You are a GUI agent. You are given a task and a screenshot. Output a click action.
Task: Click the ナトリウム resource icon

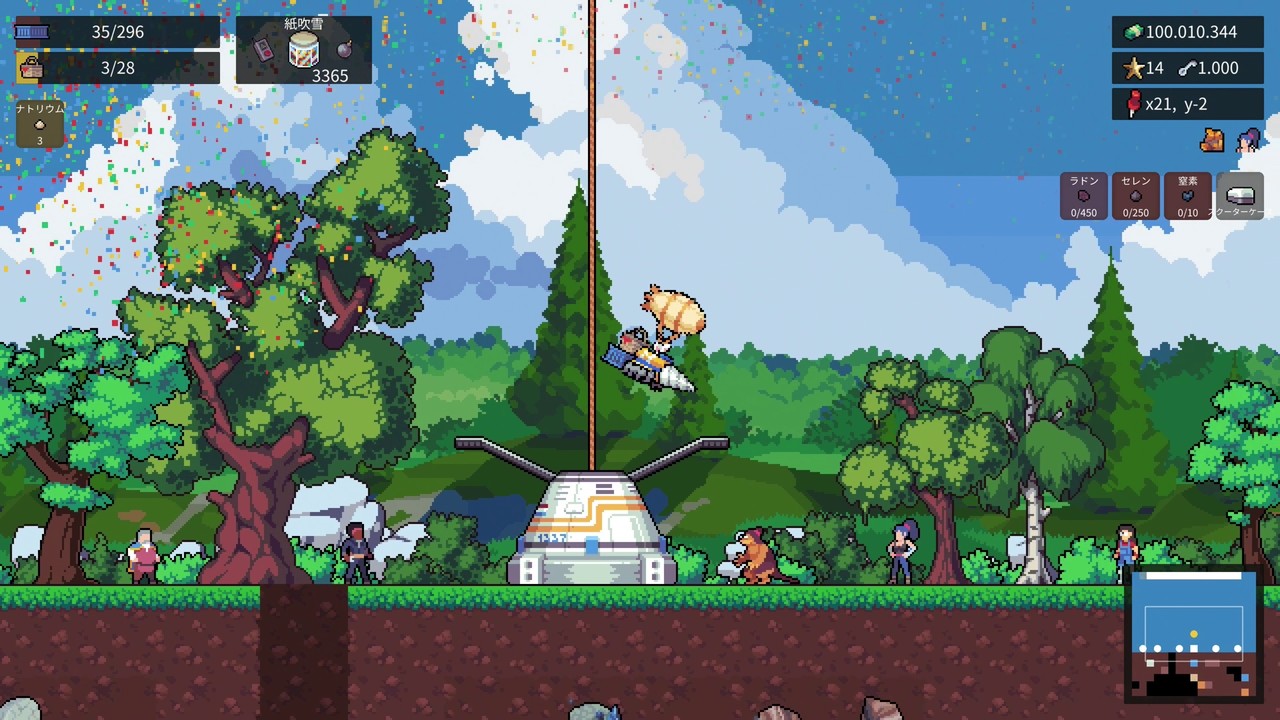tap(39, 122)
